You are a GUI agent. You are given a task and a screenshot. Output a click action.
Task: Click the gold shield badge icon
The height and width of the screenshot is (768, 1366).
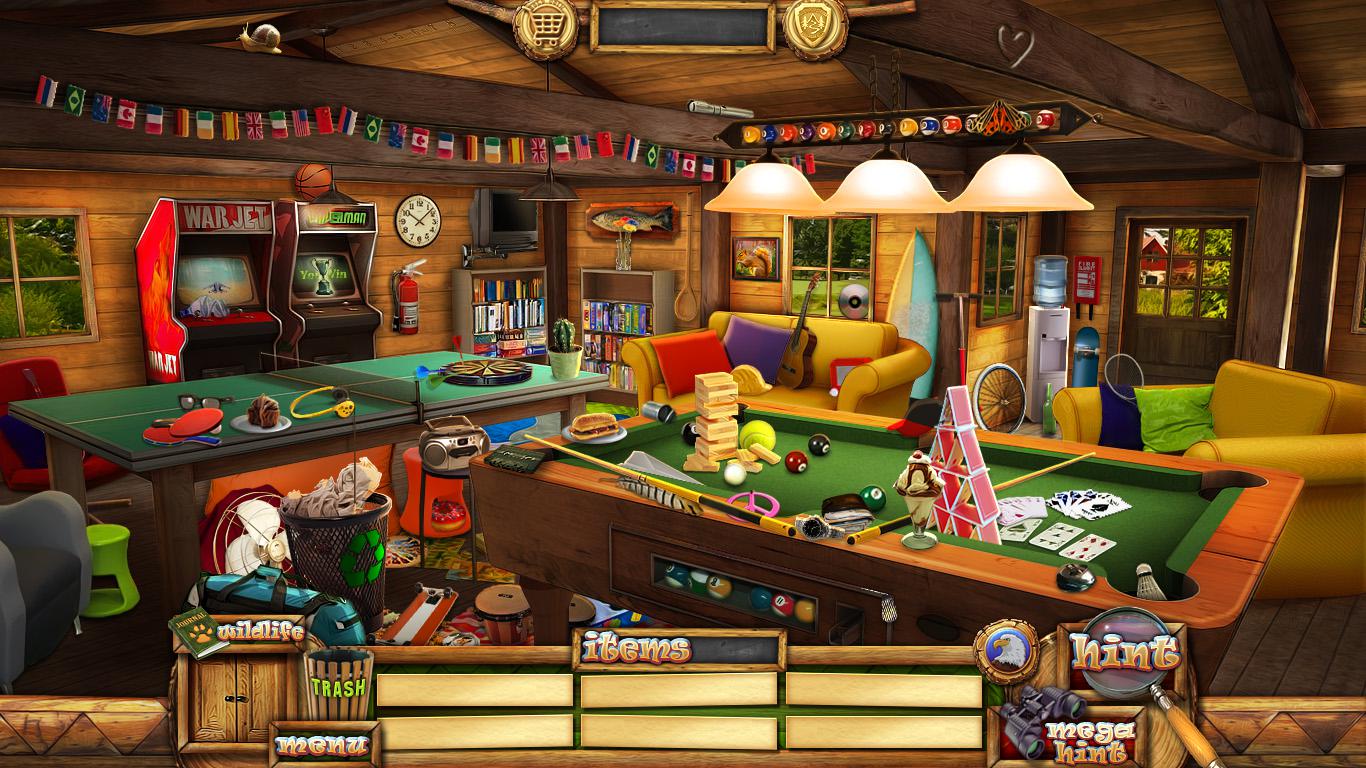click(815, 27)
